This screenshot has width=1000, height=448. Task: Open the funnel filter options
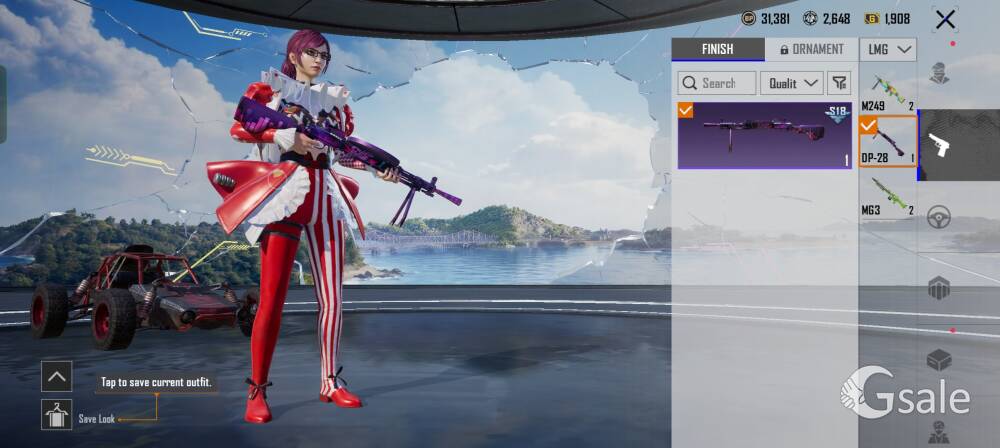pos(839,83)
